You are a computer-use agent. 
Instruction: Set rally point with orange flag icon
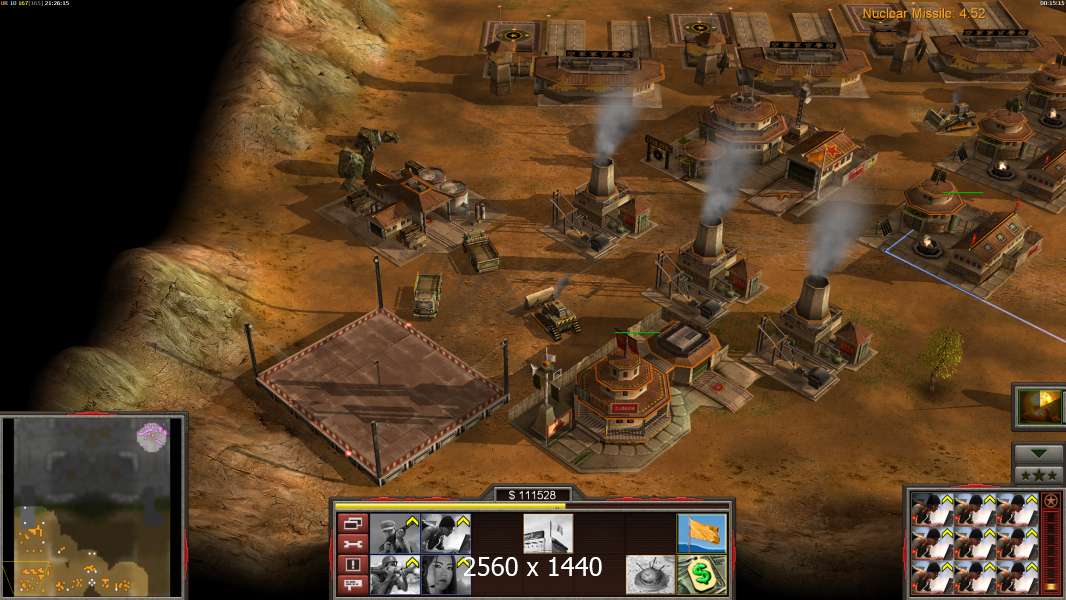click(x=701, y=533)
